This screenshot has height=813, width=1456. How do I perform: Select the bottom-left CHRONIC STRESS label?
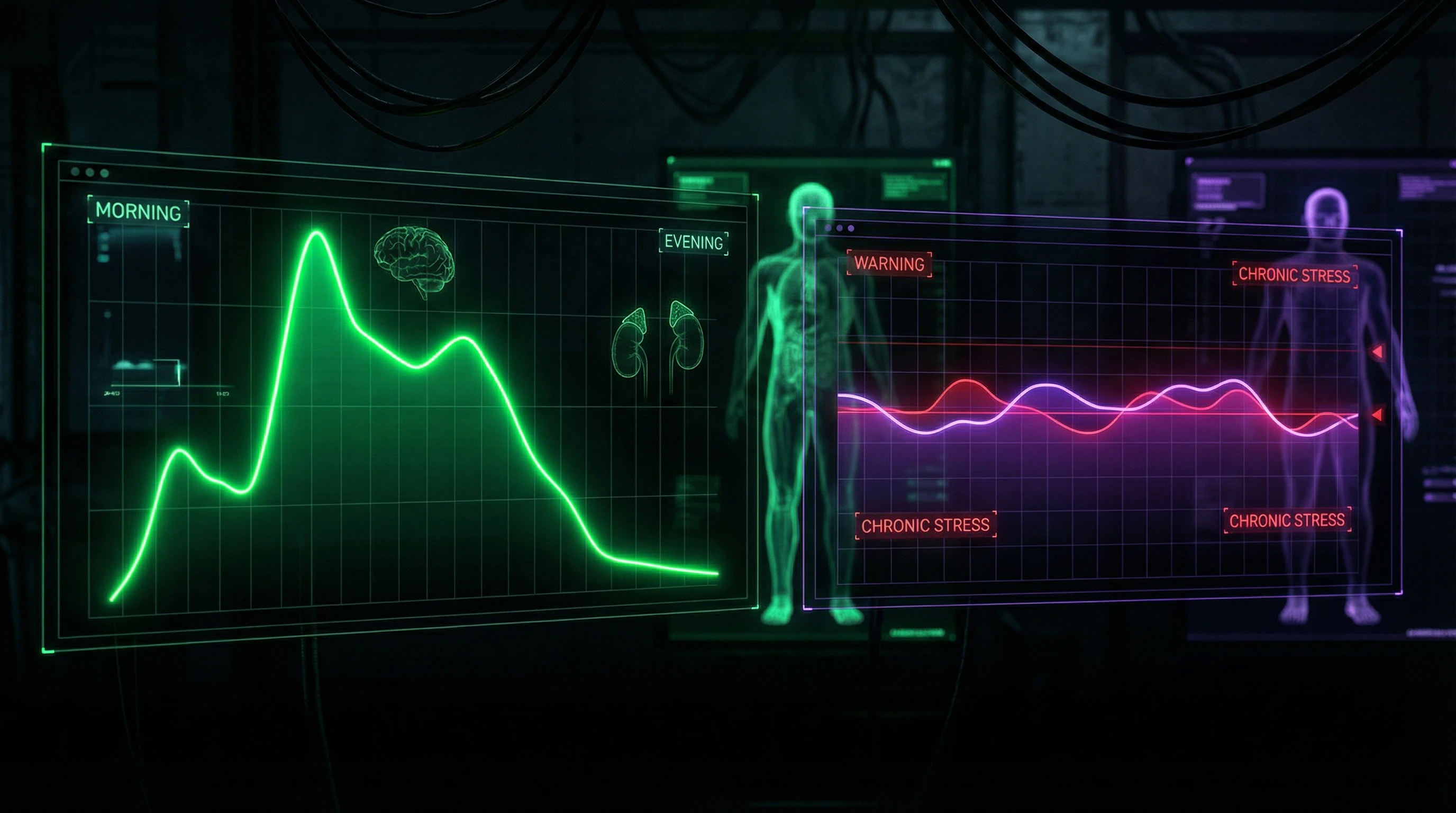point(925,525)
